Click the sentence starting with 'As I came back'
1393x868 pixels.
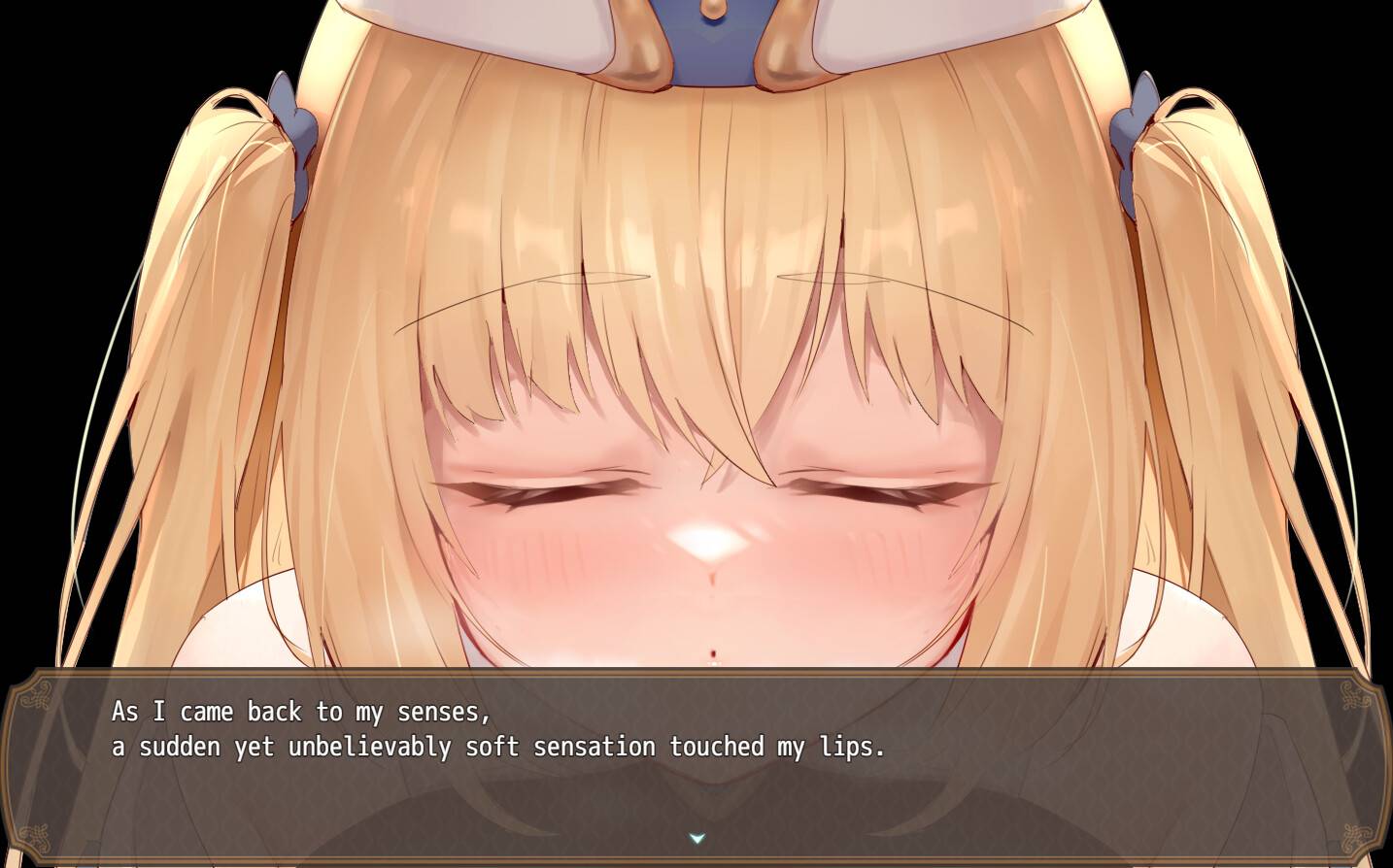(301, 711)
